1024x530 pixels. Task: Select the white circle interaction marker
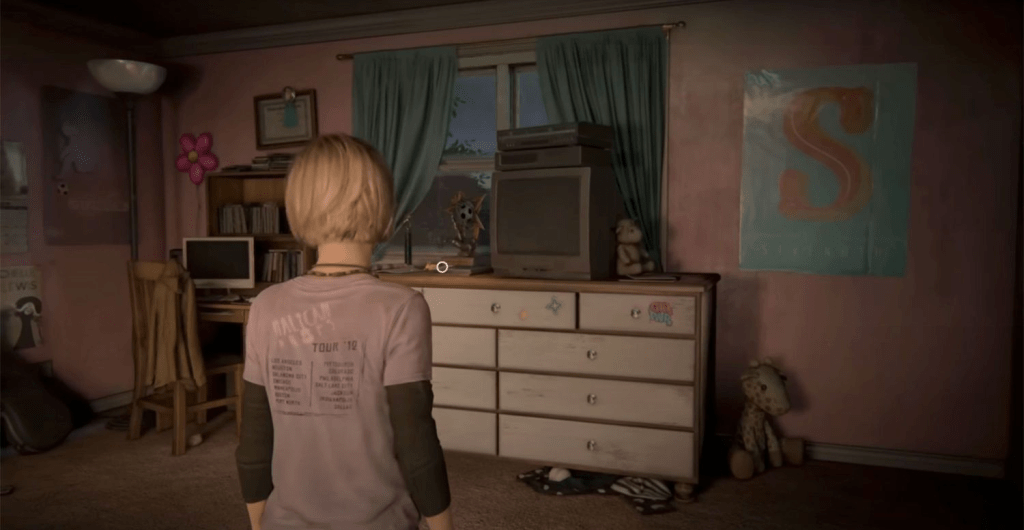(x=442, y=267)
